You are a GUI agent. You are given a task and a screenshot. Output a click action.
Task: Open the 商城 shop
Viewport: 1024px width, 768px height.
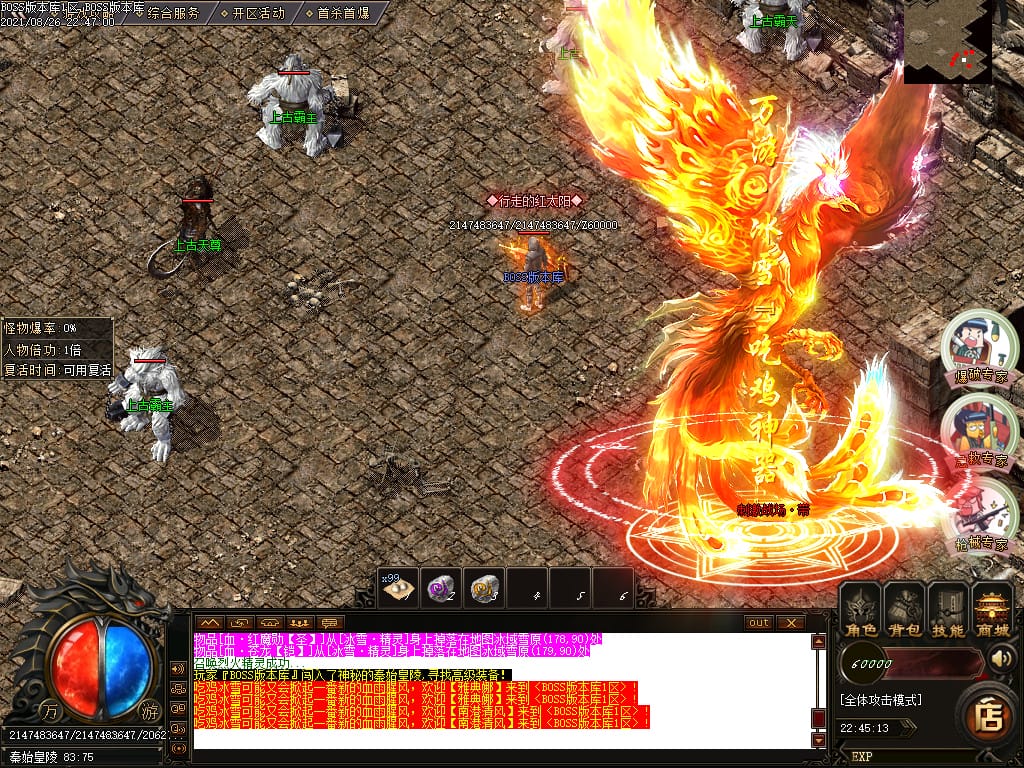991,610
